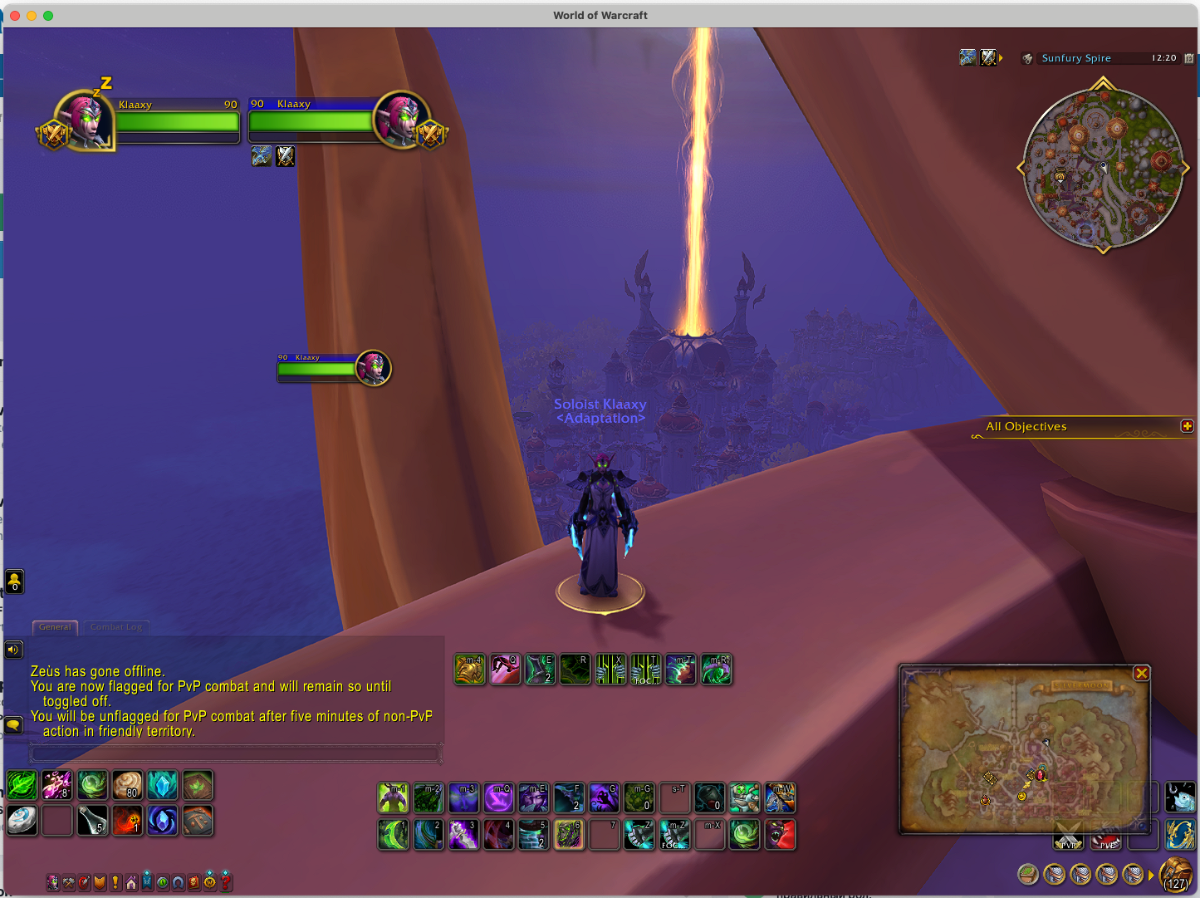Use the flask item with 5 charges
This screenshot has width=1200, height=898.
(x=92, y=820)
